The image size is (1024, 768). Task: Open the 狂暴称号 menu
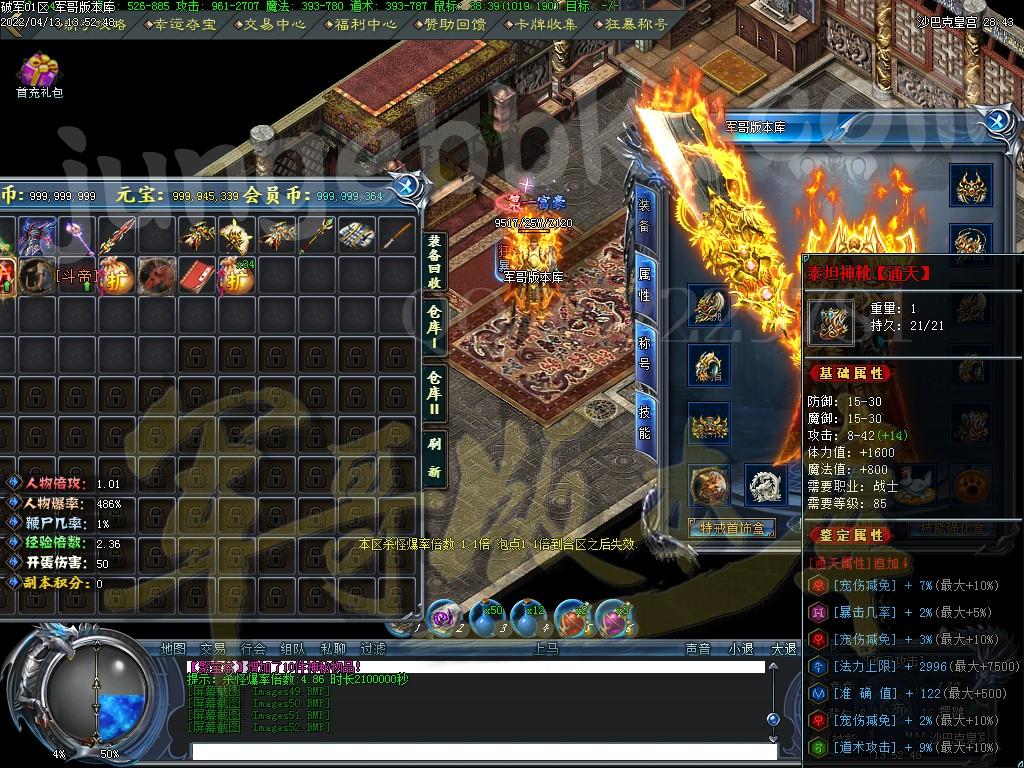(x=636, y=24)
